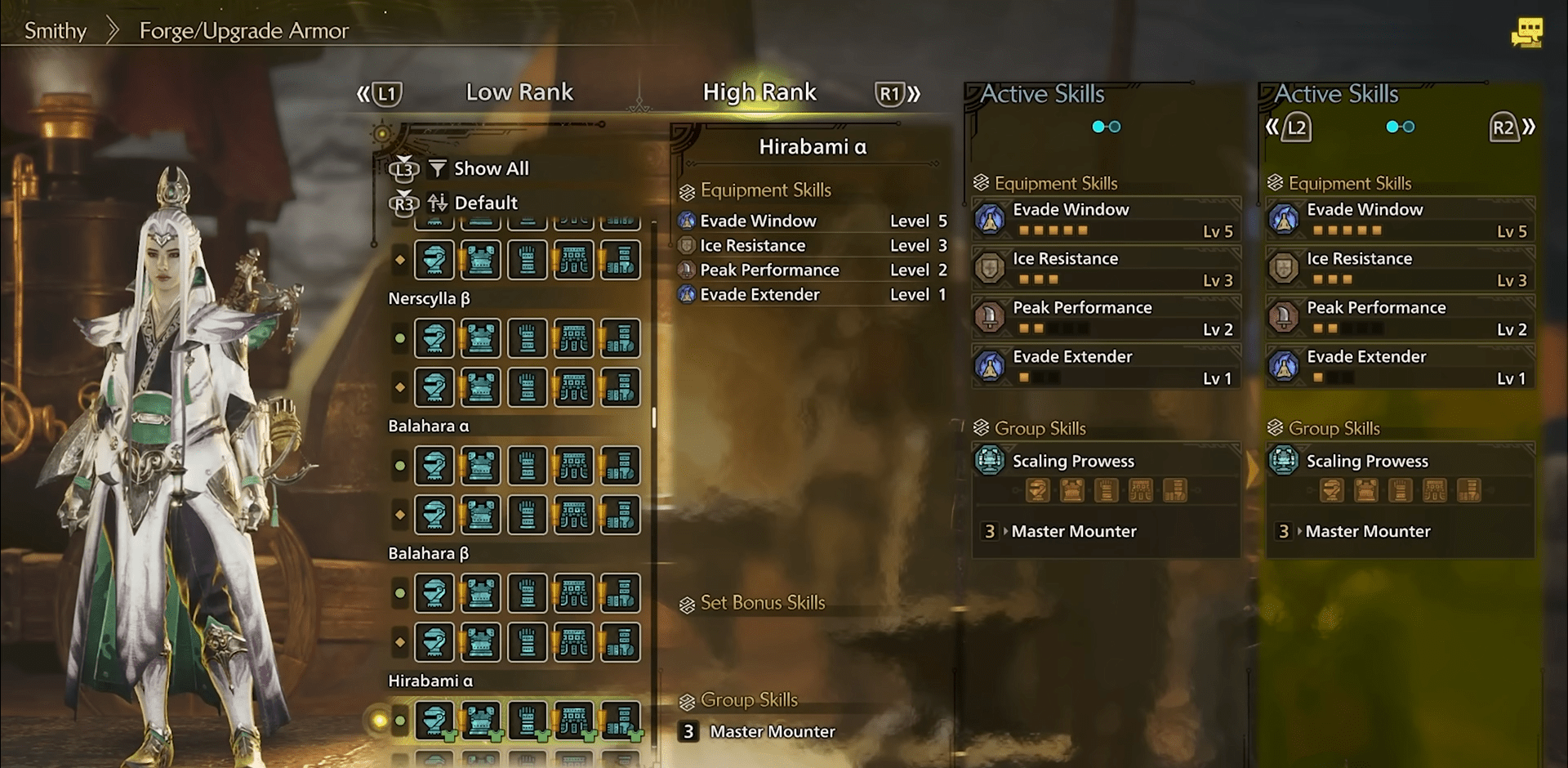Select the Nerscylla β leg armor icon

point(573,338)
